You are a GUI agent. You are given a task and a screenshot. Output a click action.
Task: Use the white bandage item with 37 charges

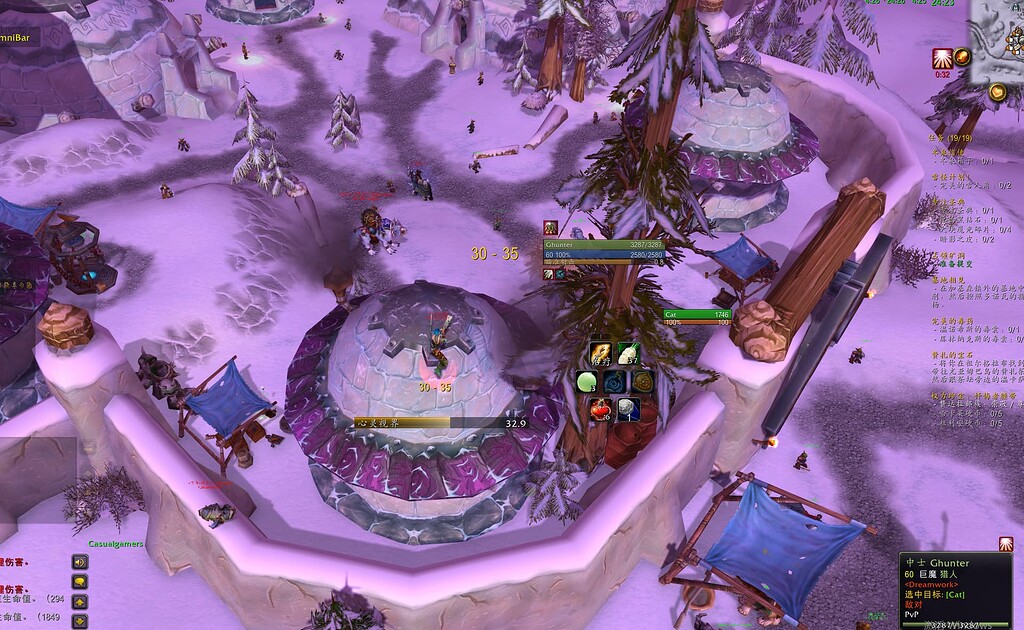[628, 352]
